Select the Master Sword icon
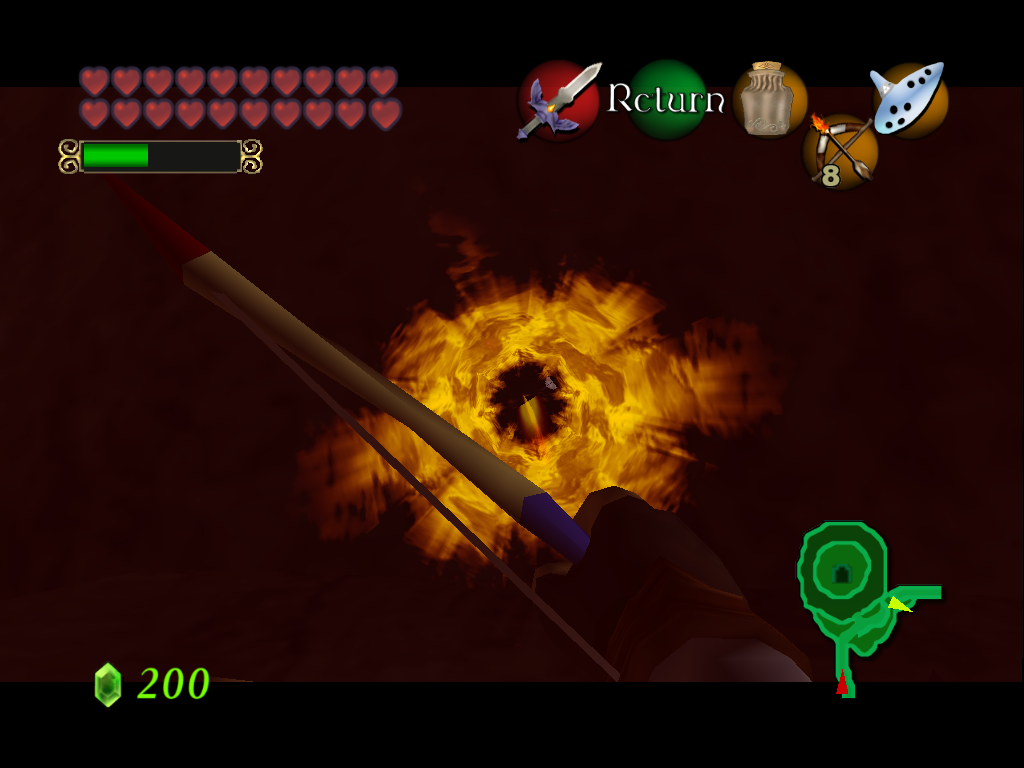This screenshot has width=1024, height=768. pos(559,99)
